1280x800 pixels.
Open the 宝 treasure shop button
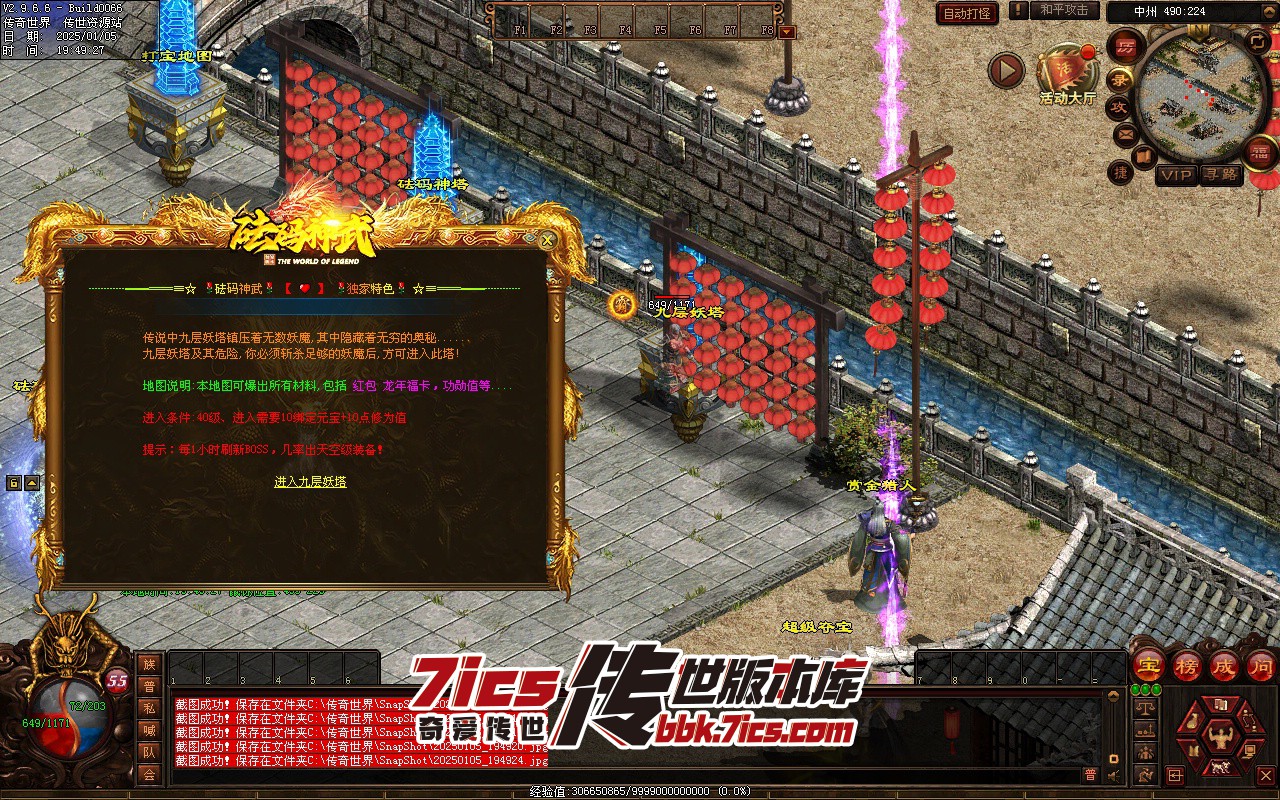(1149, 665)
